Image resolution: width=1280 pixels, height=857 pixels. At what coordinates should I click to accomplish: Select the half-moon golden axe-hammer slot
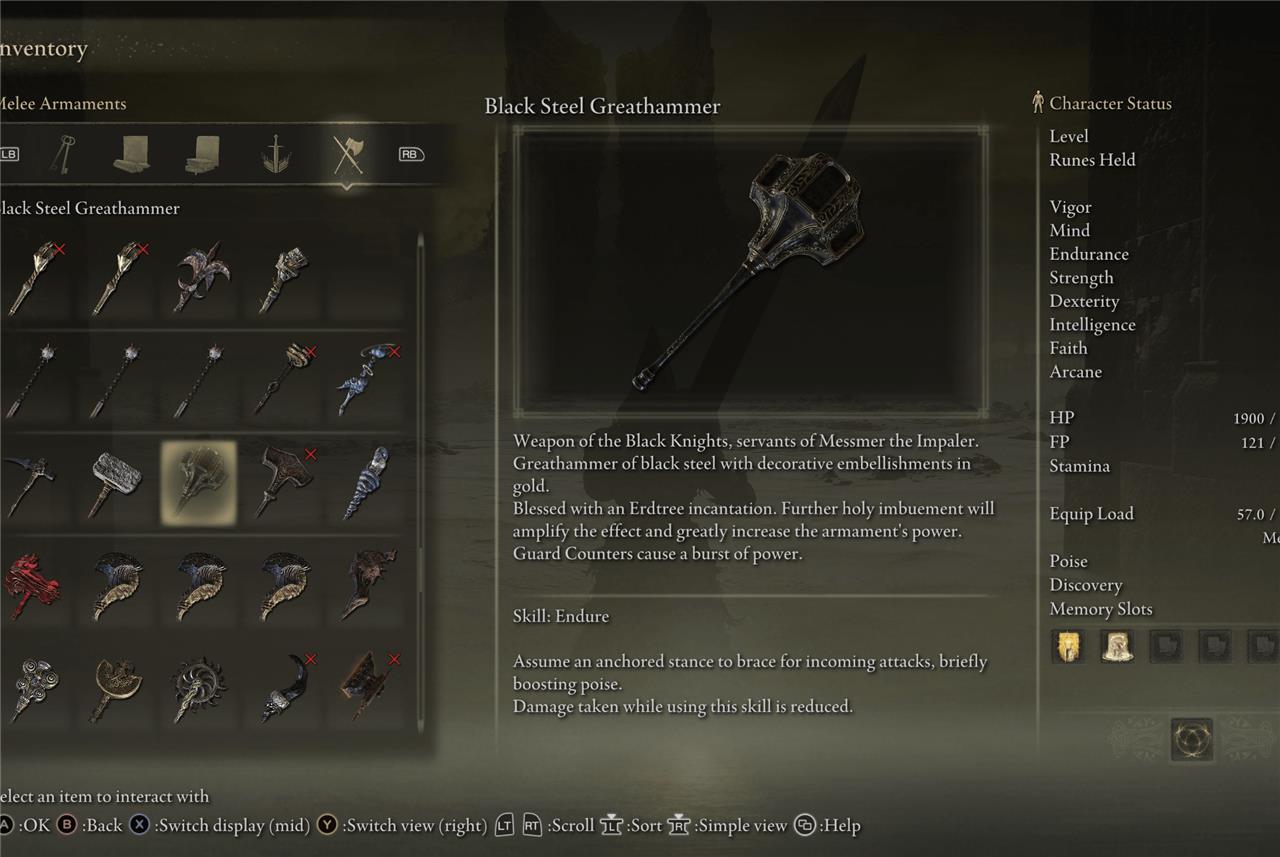[x=115, y=688]
